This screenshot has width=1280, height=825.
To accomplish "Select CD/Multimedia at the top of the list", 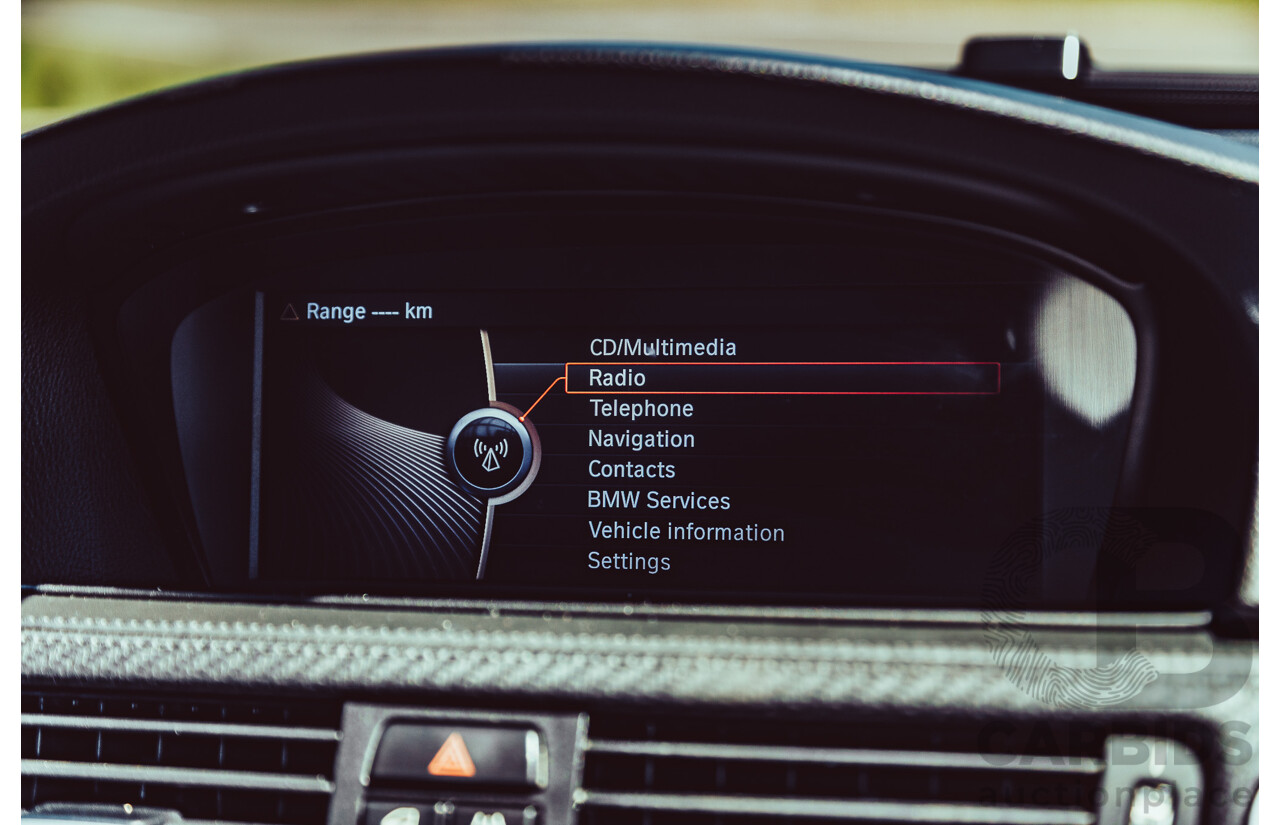I will (x=663, y=348).
